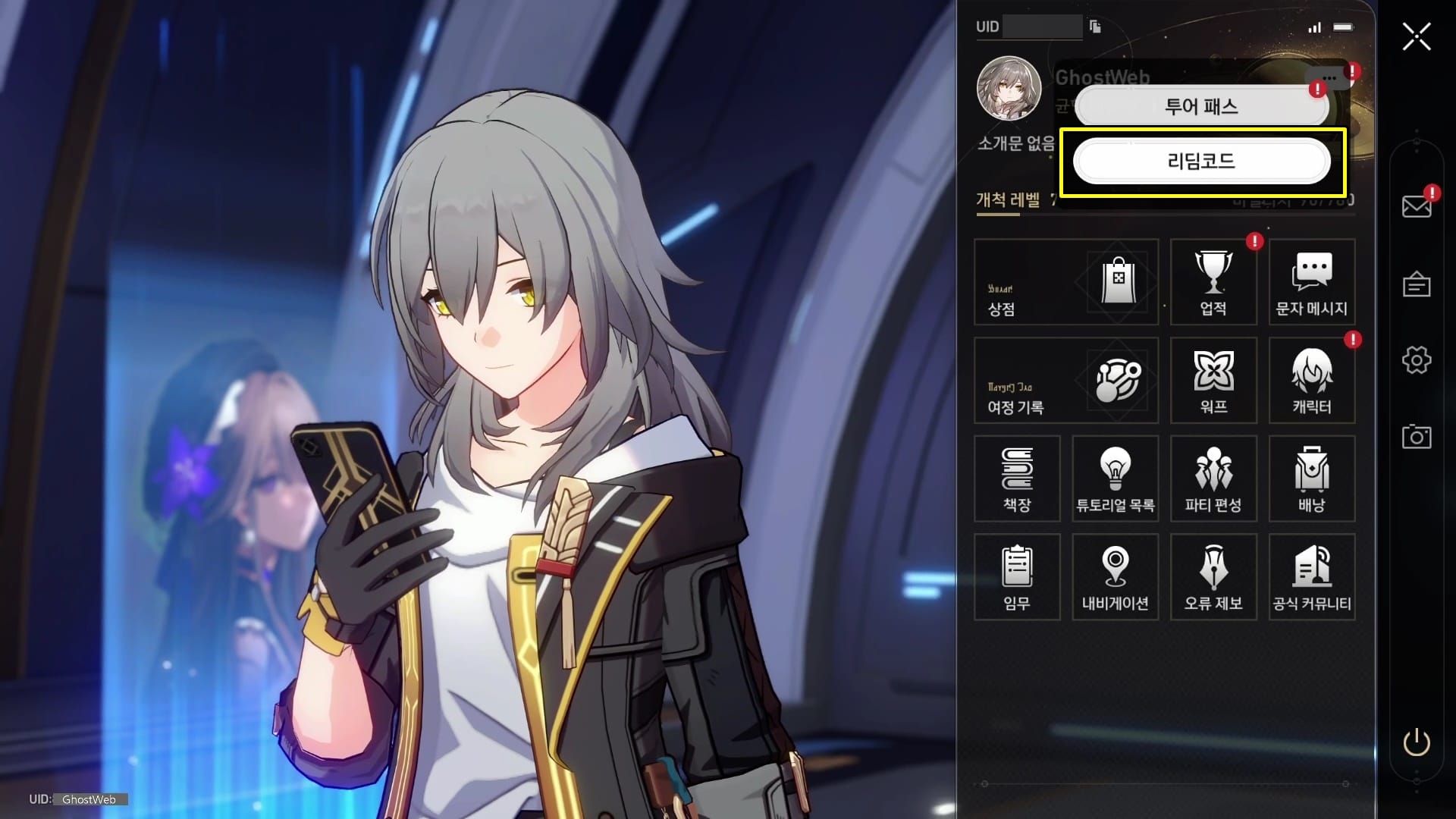Click the power logout icon
The image size is (1456, 819).
click(x=1416, y=742)
